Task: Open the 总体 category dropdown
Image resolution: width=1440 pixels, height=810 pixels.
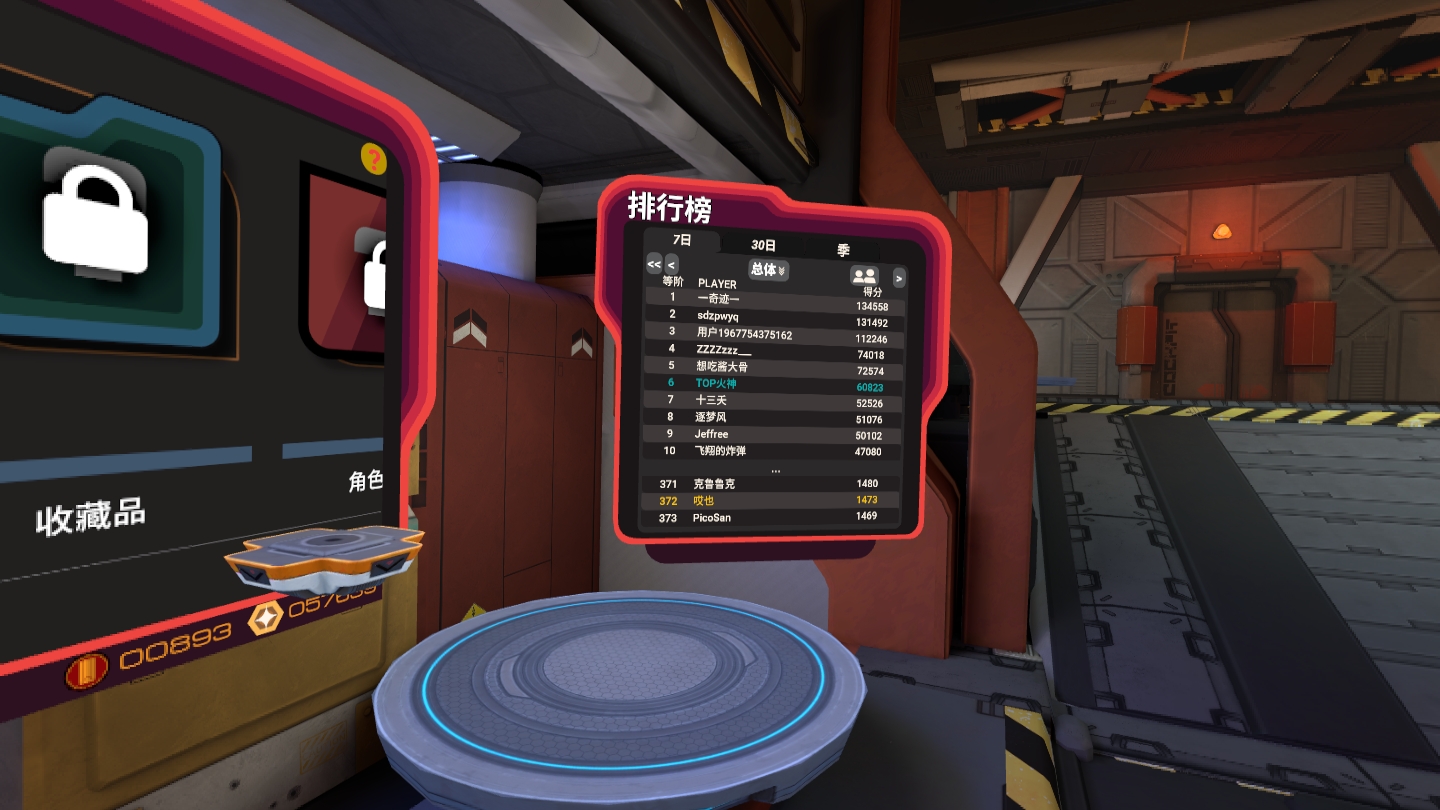Action: point(769,270)
